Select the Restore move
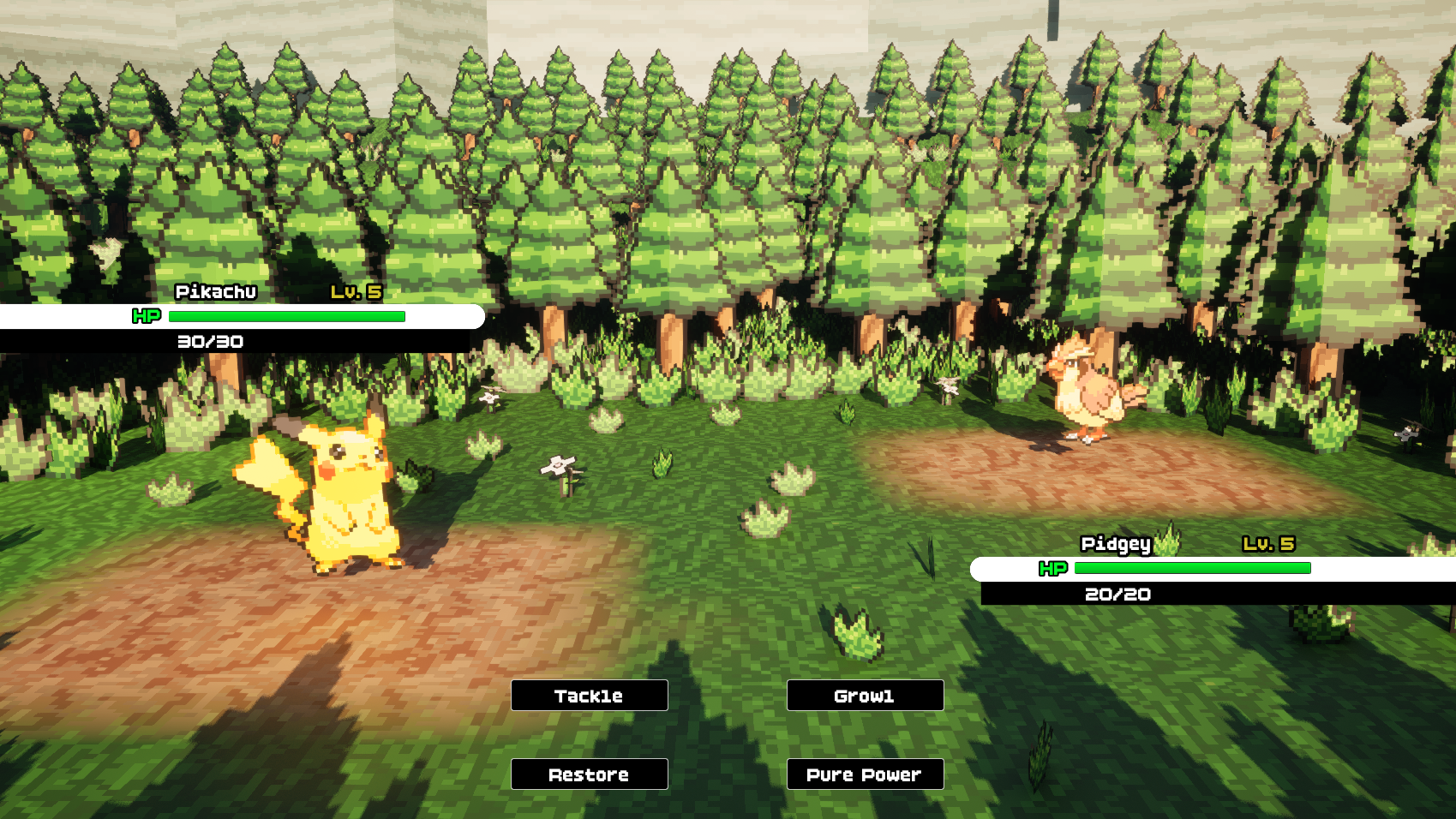1456x819 pixels. pyautogui.click(x=589, y=774)
